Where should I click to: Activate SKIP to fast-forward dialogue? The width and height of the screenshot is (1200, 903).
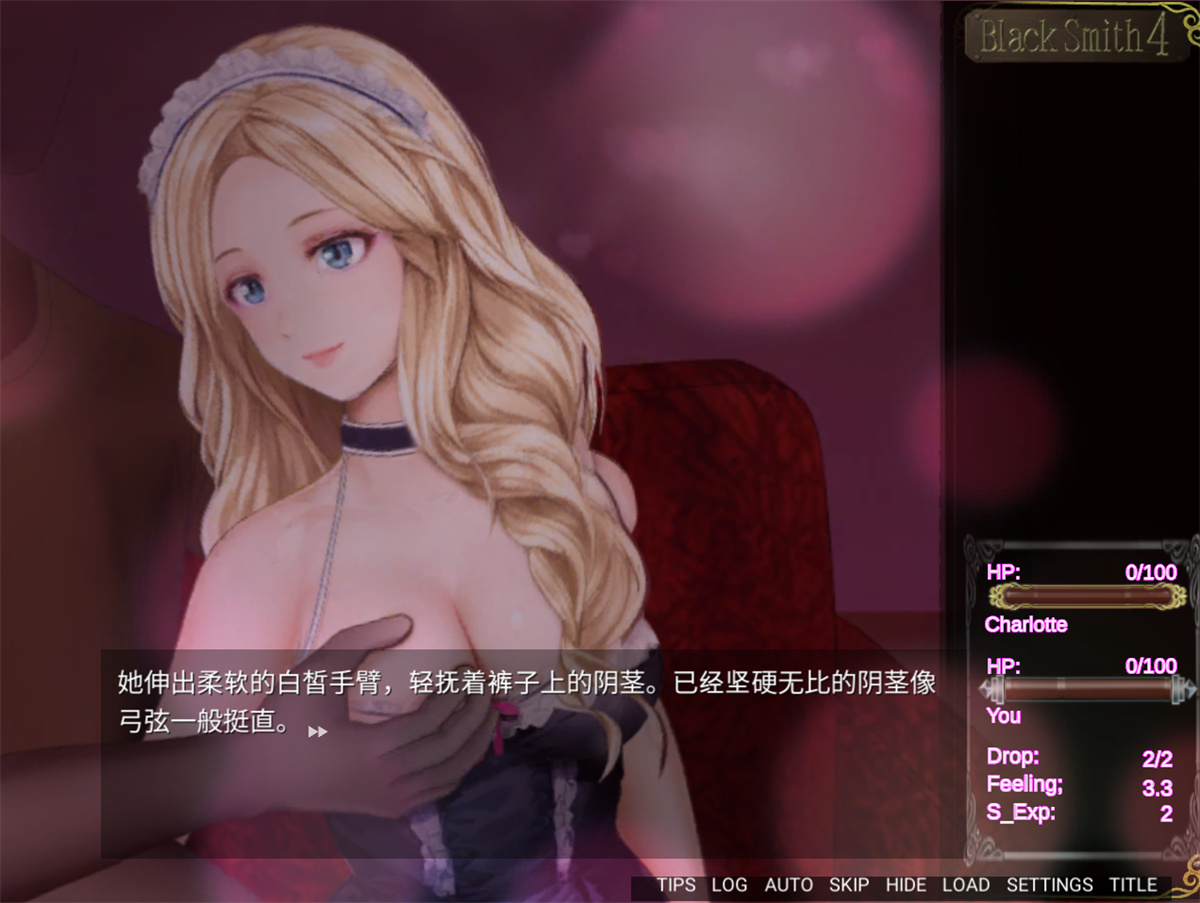849,885
